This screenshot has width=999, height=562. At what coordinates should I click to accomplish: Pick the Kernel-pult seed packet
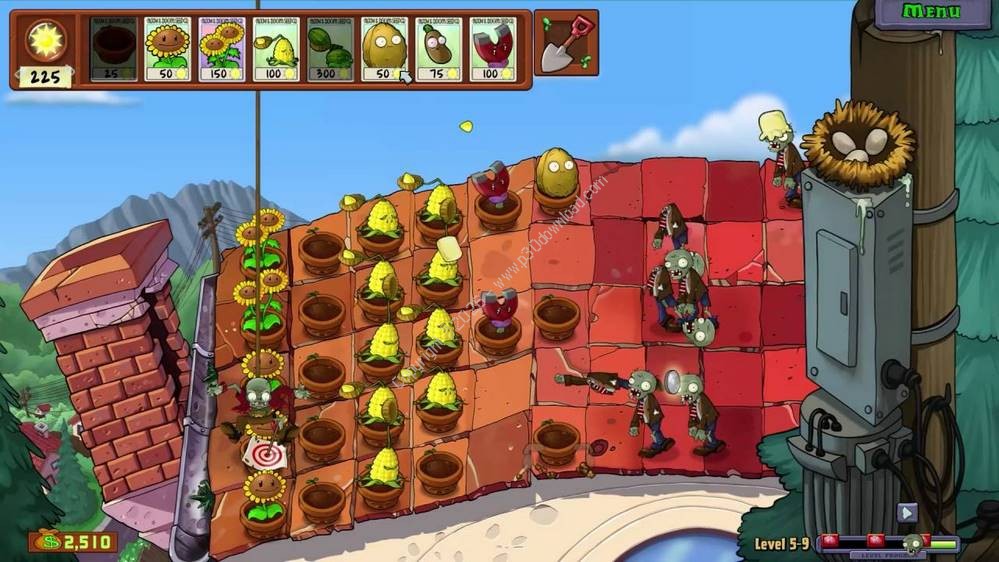276,48
